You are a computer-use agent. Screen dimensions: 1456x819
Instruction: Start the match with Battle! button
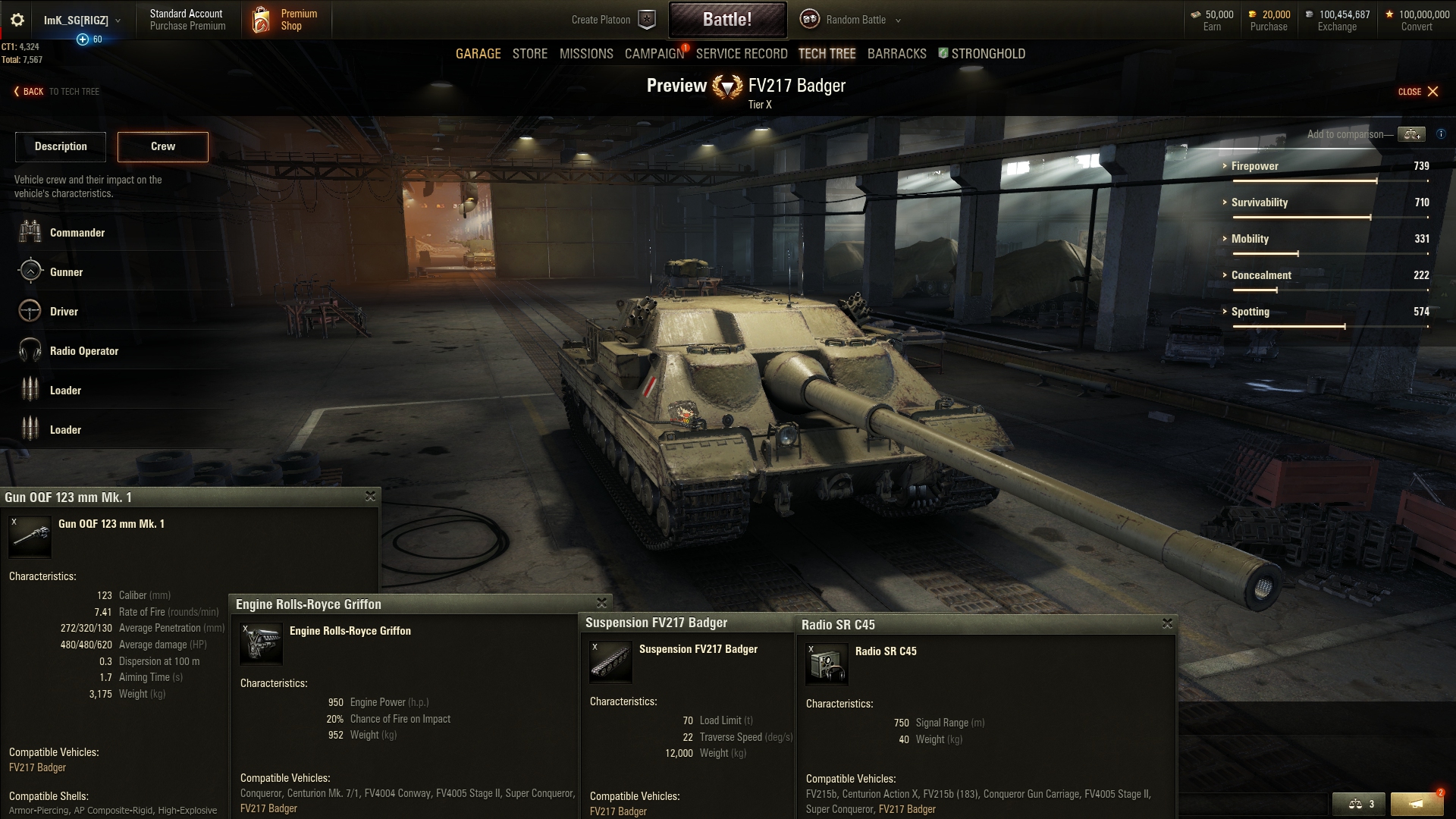pyautogui.click(x=727, y=20)
